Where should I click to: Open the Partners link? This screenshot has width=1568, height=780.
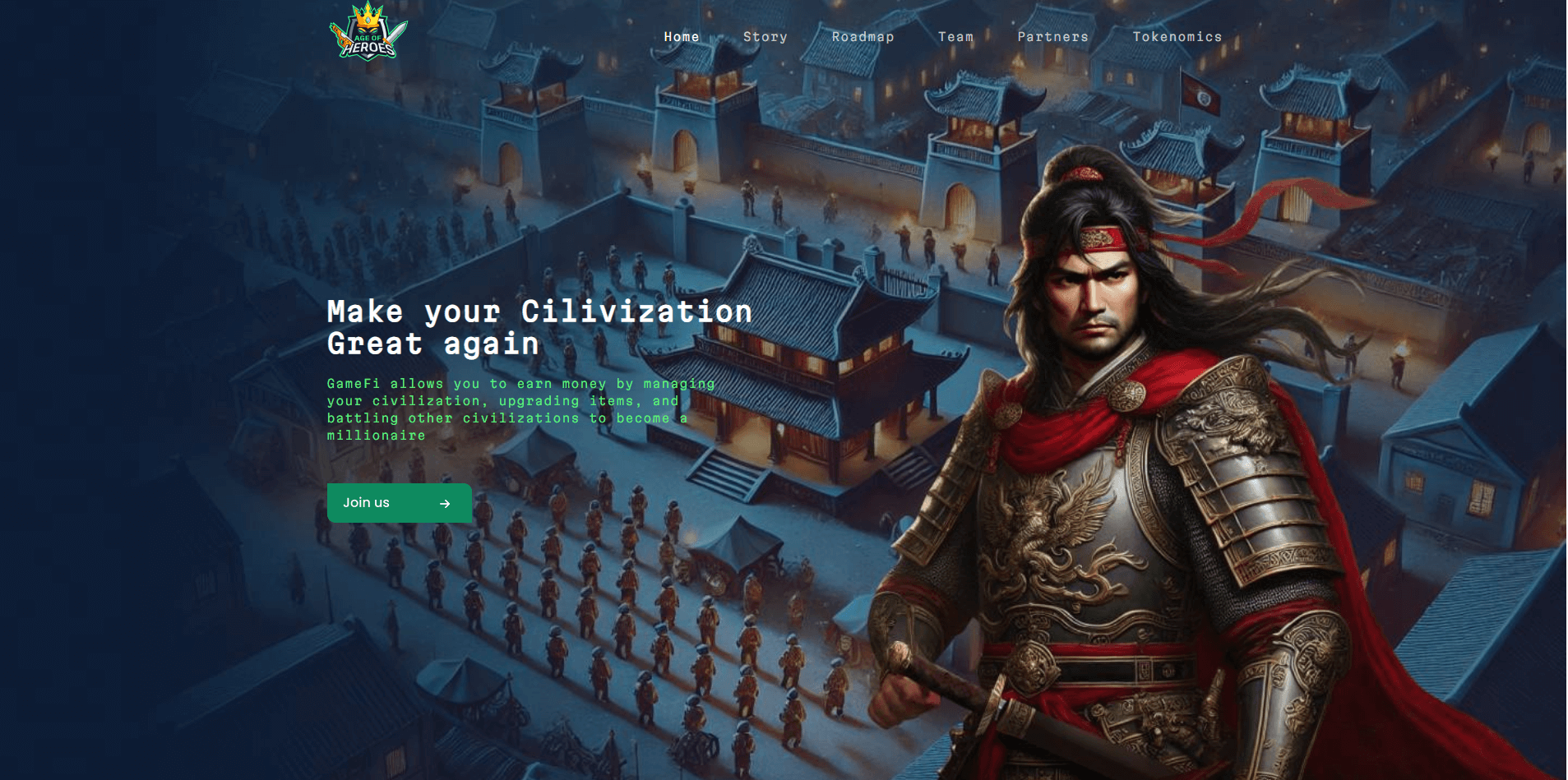pyautogui.click(x=1052, y=37)
